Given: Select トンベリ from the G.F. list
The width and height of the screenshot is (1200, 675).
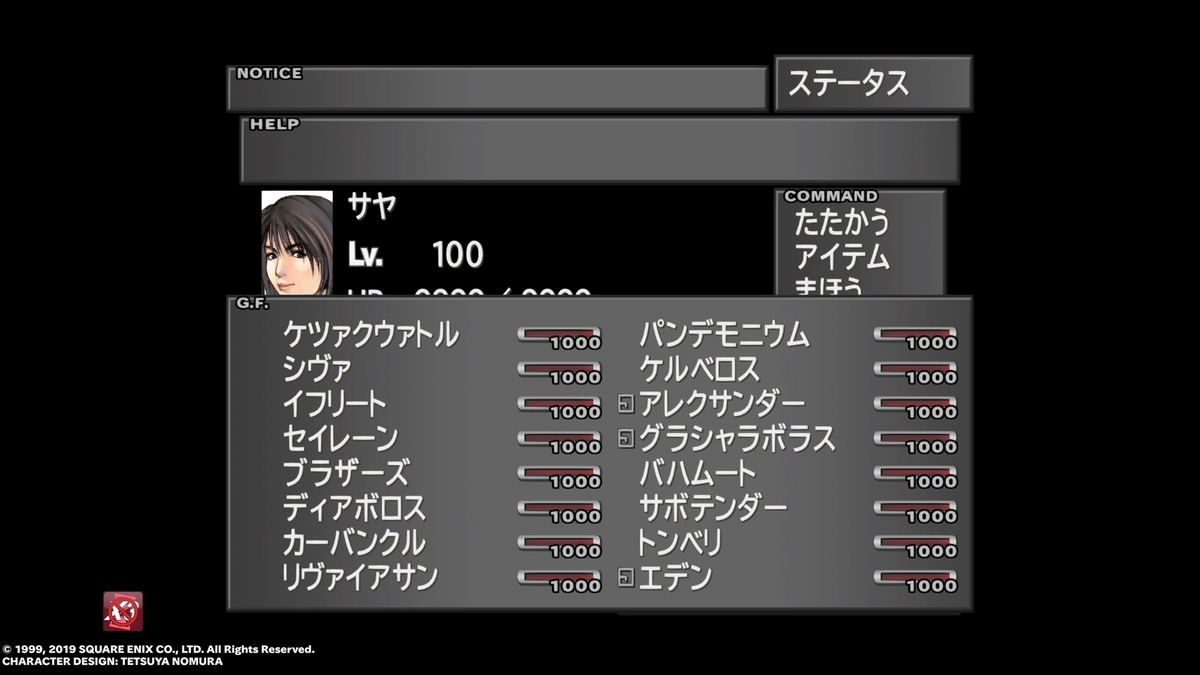Looking at the screenshot, I should [679, 543].
